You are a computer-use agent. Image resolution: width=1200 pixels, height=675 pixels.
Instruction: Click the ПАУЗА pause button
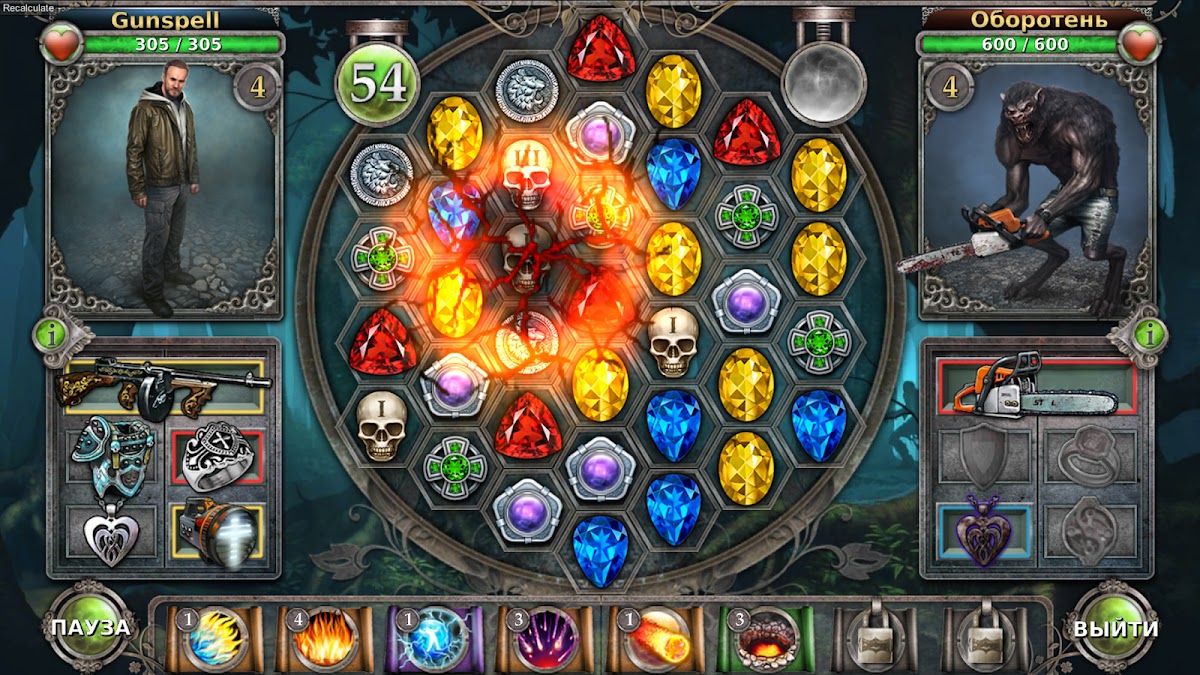[93, 628]
